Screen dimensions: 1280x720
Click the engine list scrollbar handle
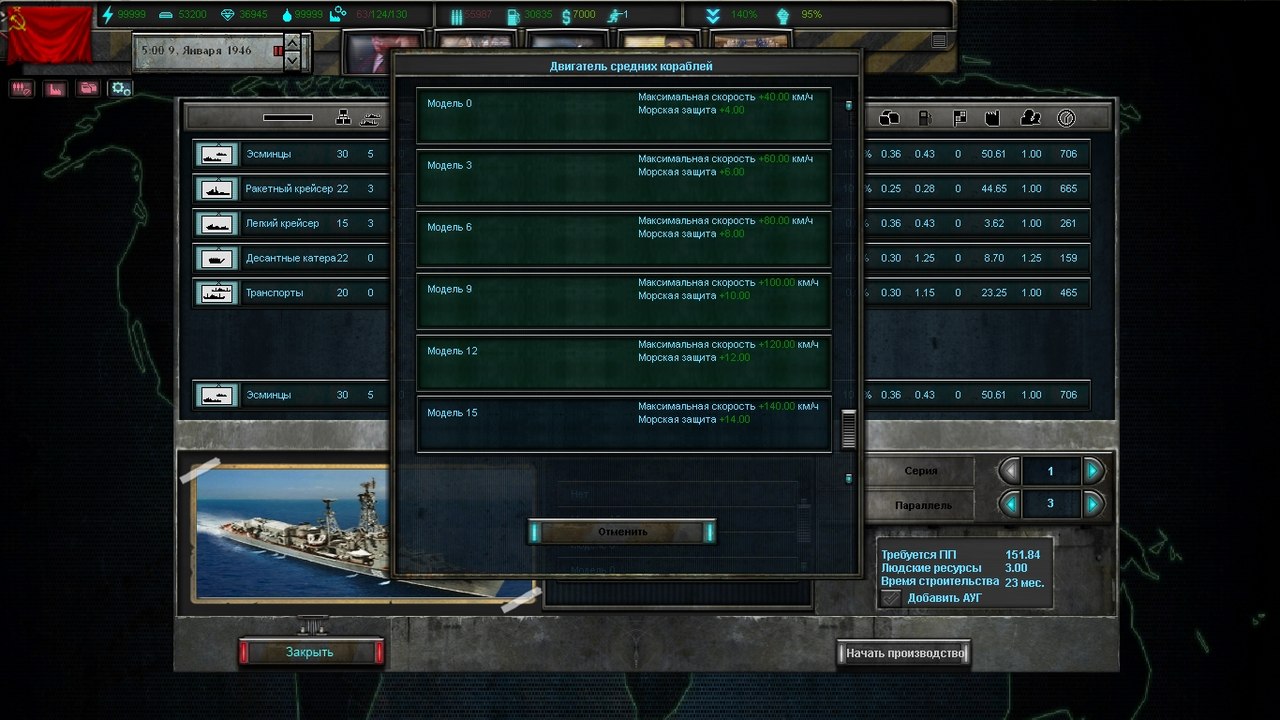pos(849,429)
